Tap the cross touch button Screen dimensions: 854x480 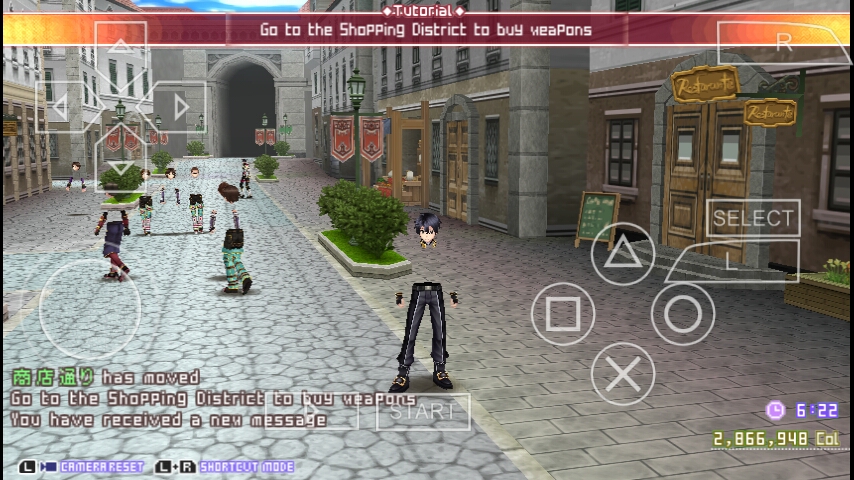pyautogui.click(x=623, y=375)
